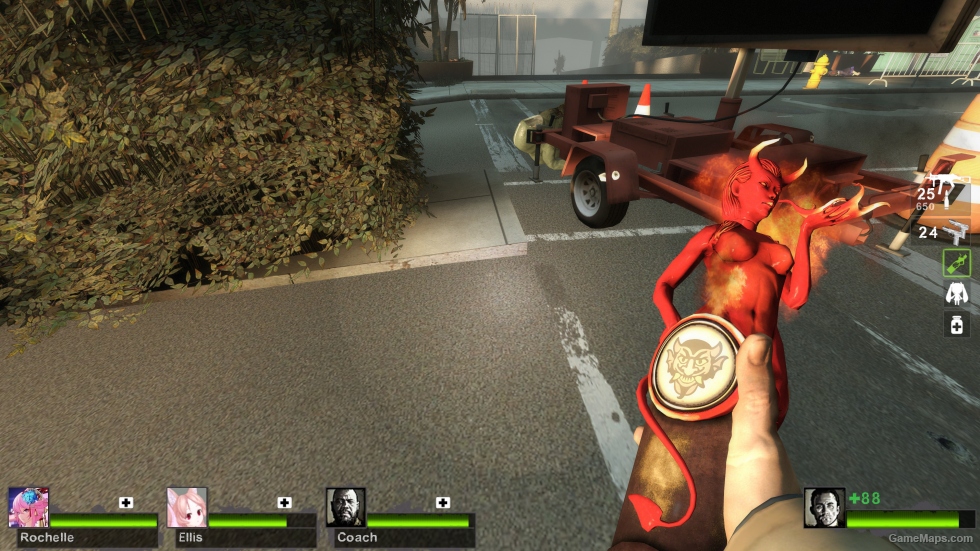Click Ellis's teammate portrait
This screenshot has height=551, width=980.
click(187, 508)
